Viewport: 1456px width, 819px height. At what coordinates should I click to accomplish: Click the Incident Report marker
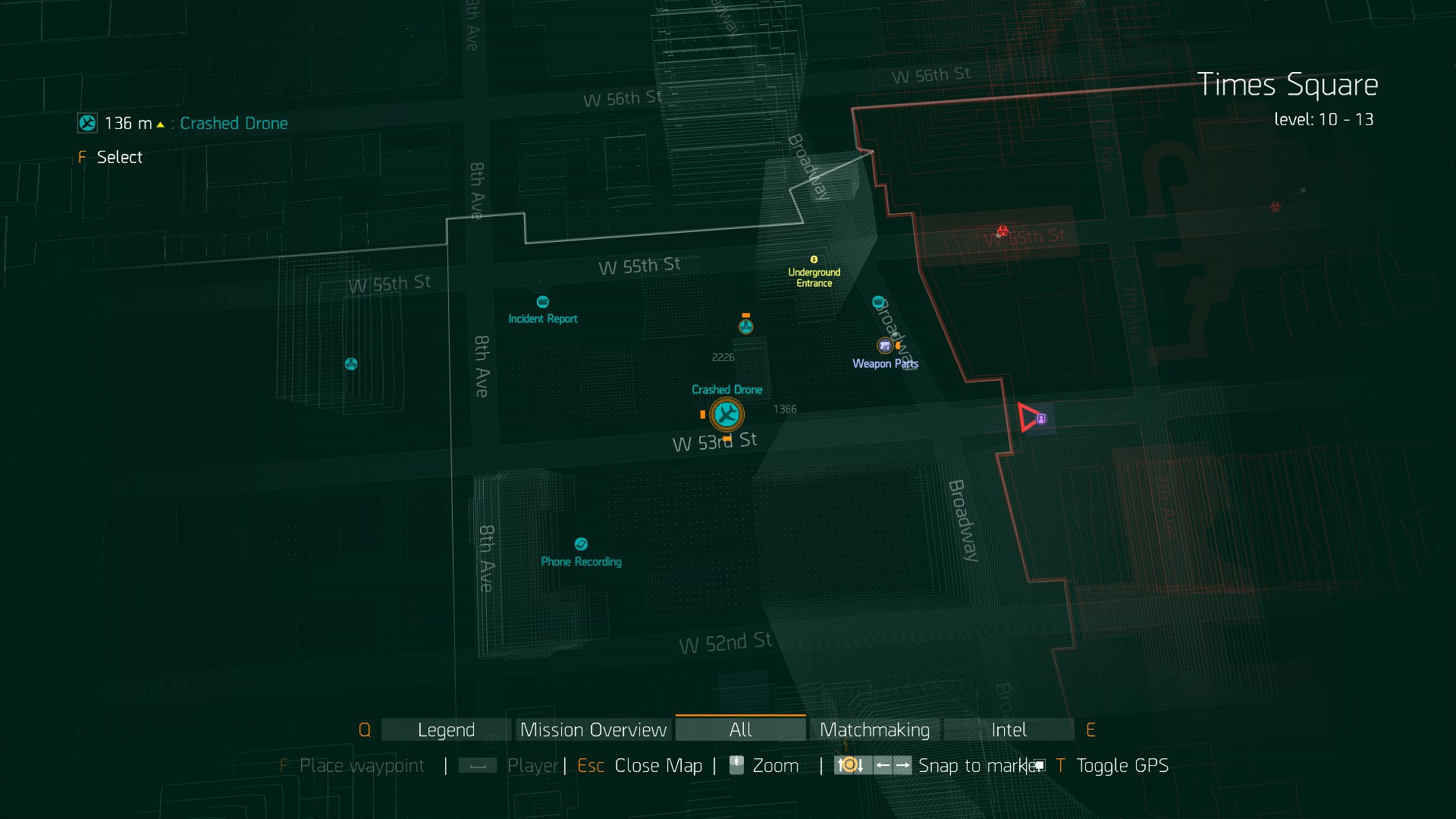point(542,302)
